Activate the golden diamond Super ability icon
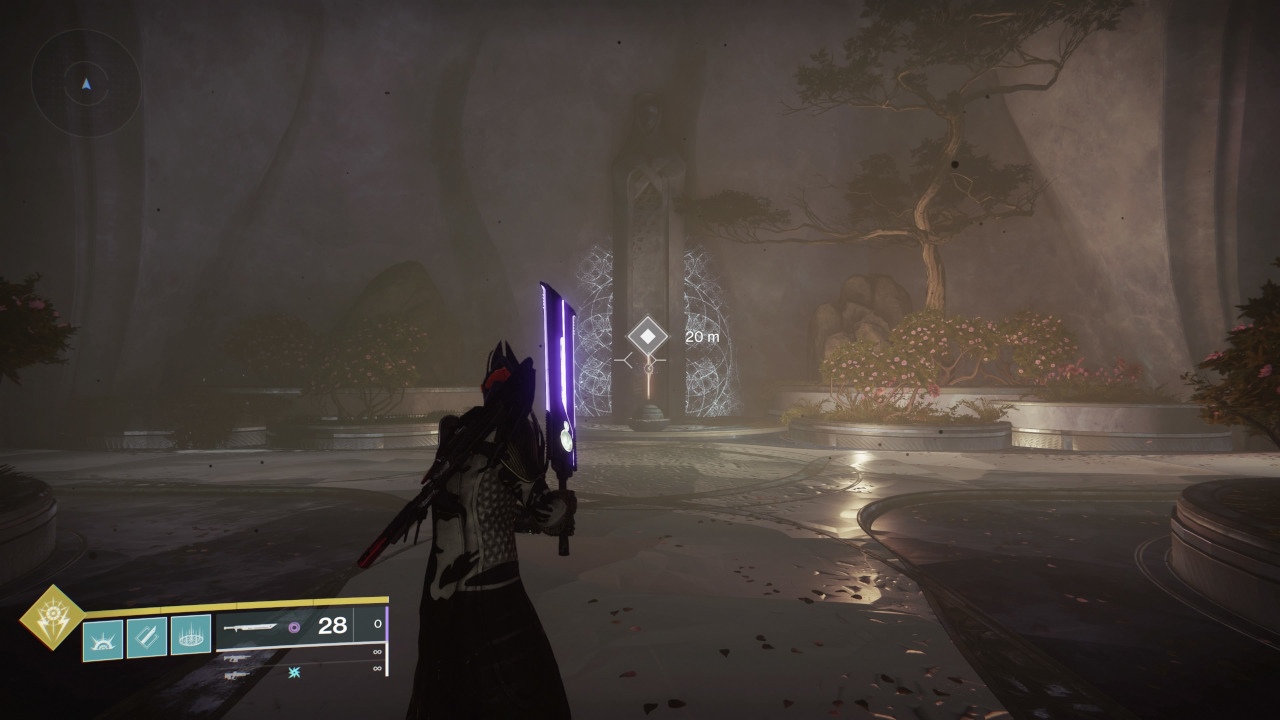 point(52,617)
